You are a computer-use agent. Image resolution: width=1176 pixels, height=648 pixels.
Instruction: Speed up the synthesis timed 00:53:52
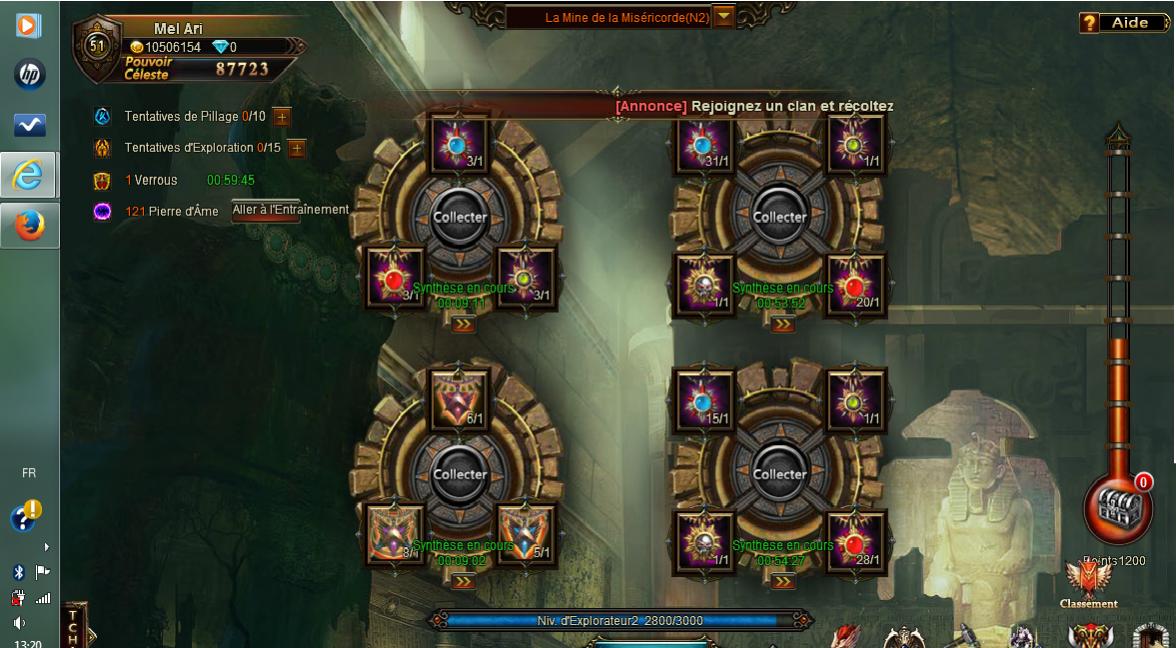(782, 324)
